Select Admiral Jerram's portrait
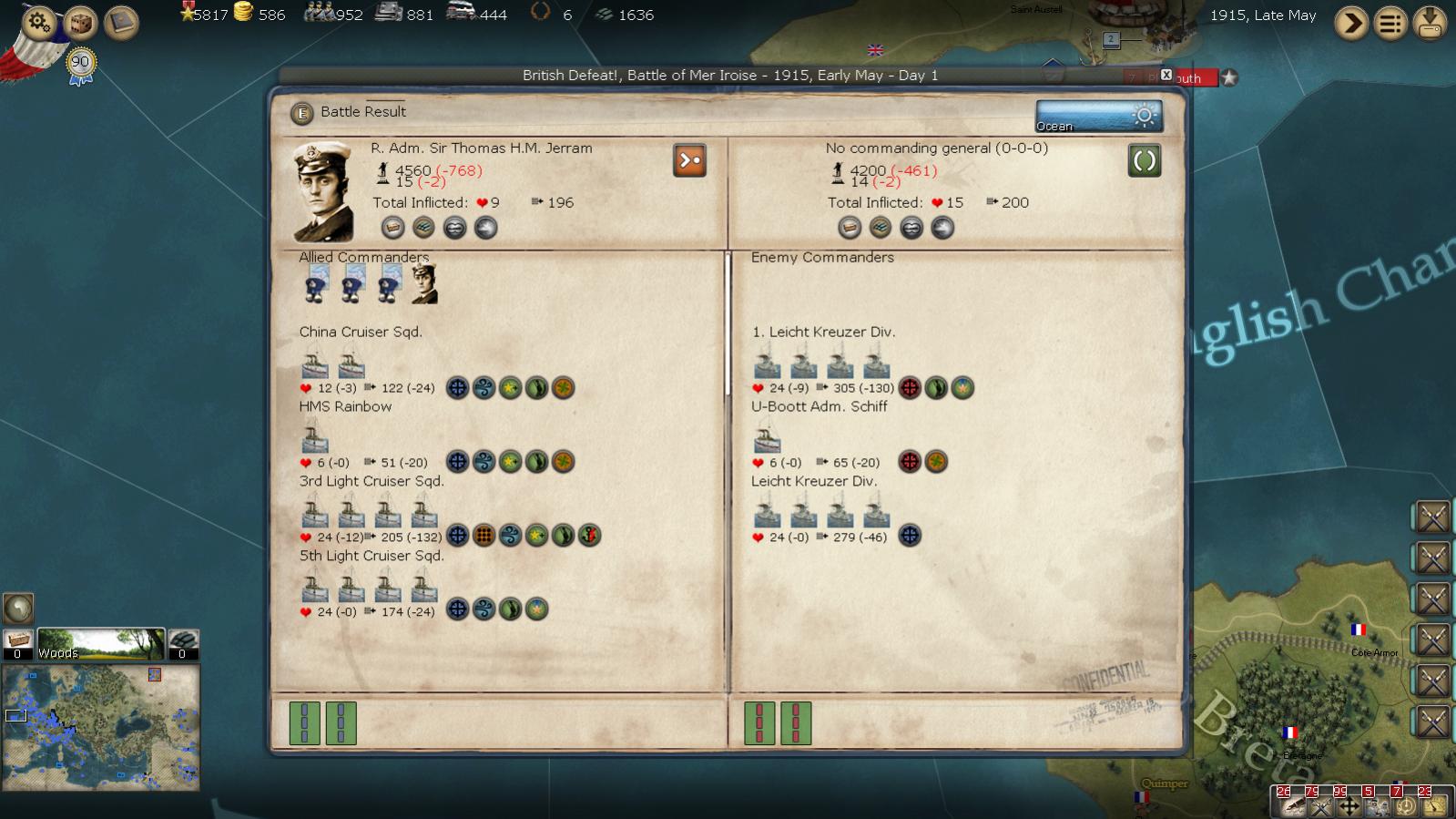1456x819 pixels. point(323,191)
